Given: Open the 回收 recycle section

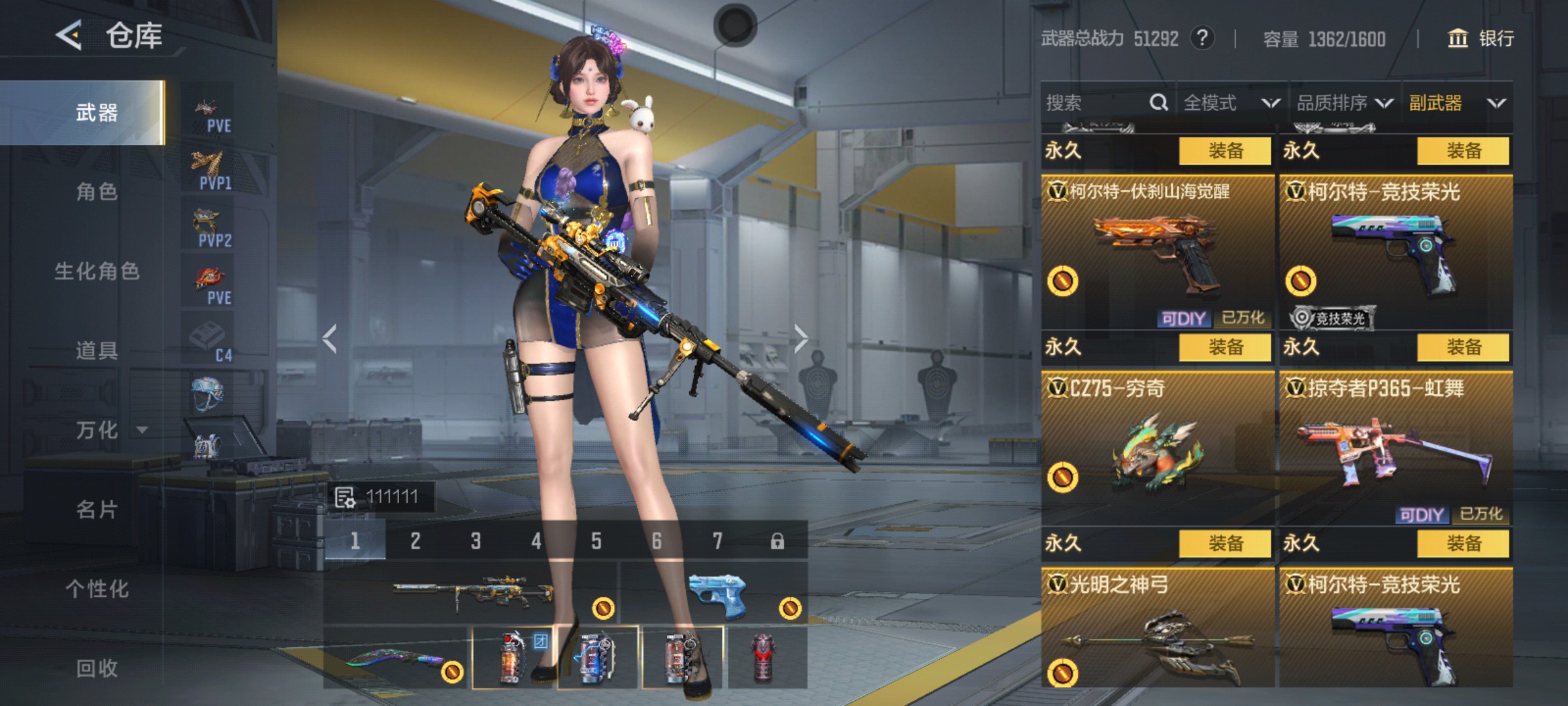Looking at the screenshot, I should click(x=97, y=668).
